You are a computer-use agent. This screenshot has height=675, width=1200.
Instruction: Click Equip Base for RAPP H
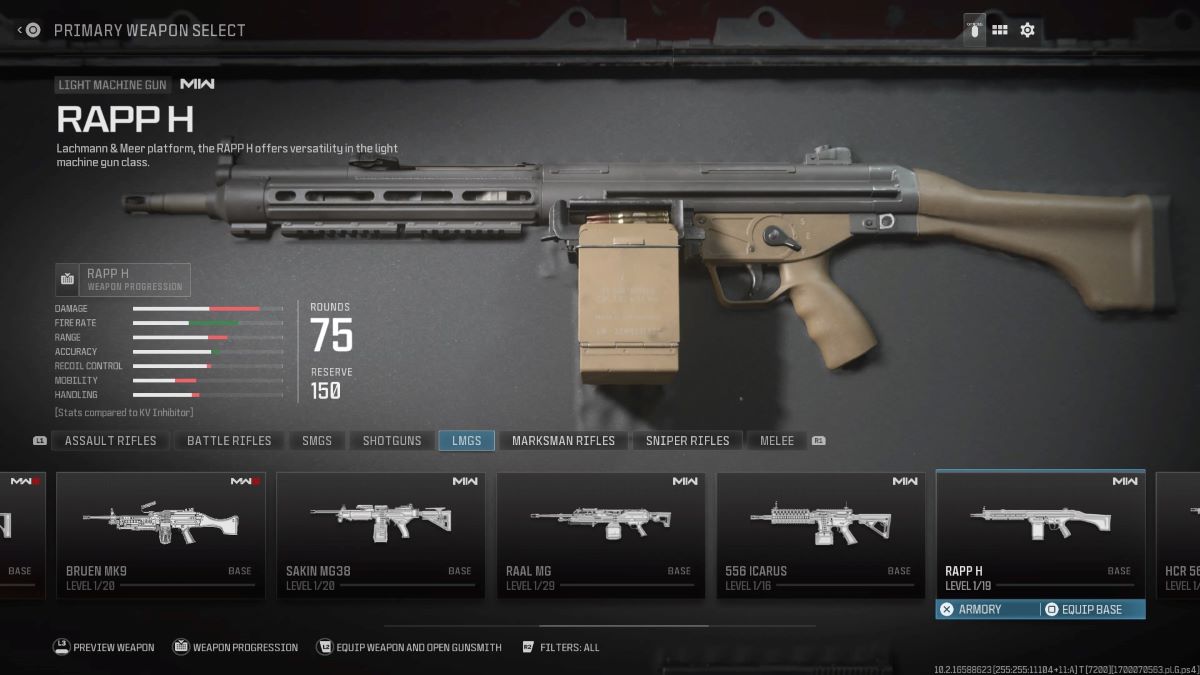(1092, 609)
